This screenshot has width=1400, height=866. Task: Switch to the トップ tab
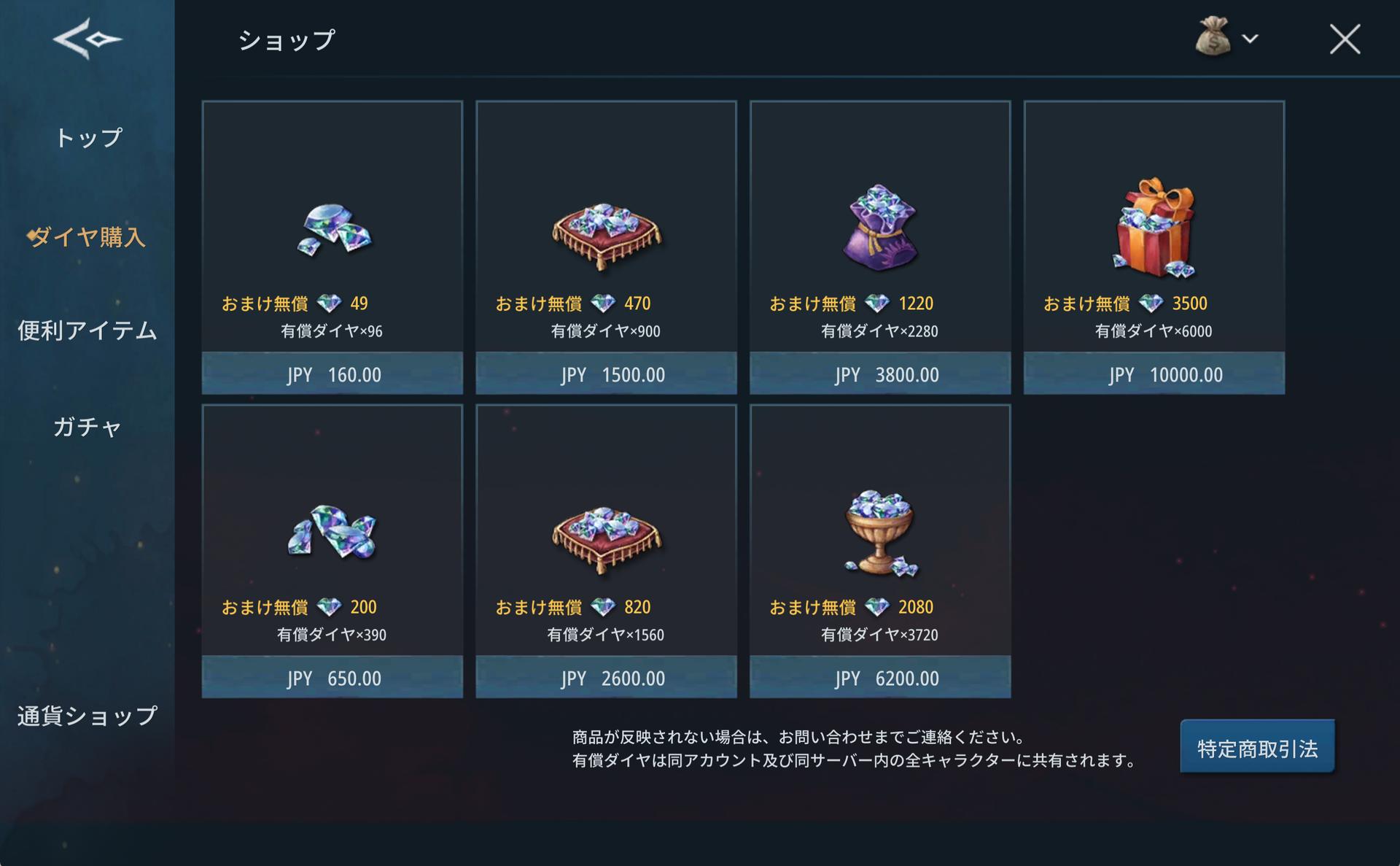[88, 138]
